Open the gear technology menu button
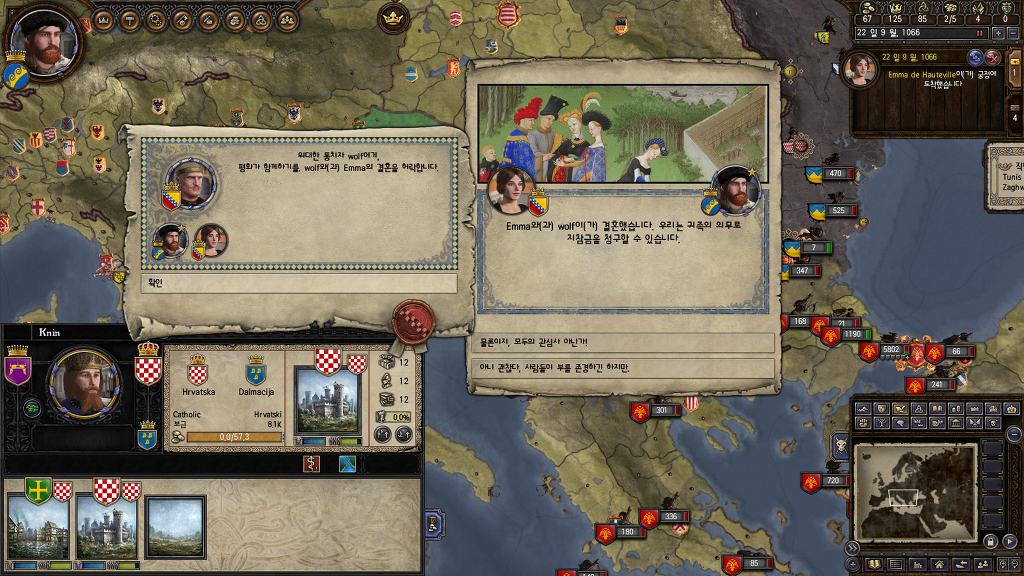 coord(157,19)
